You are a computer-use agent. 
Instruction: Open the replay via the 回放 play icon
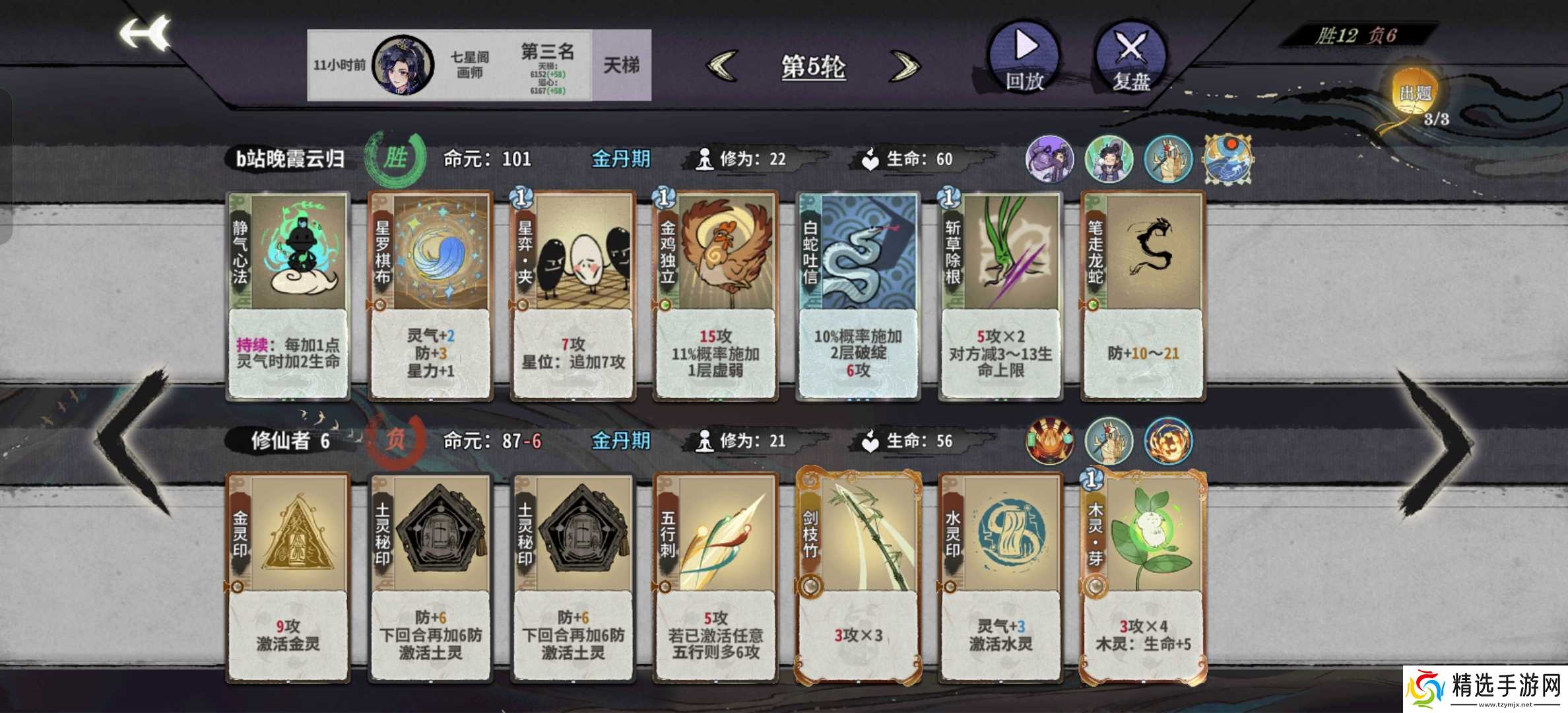tap(1023, 59)
